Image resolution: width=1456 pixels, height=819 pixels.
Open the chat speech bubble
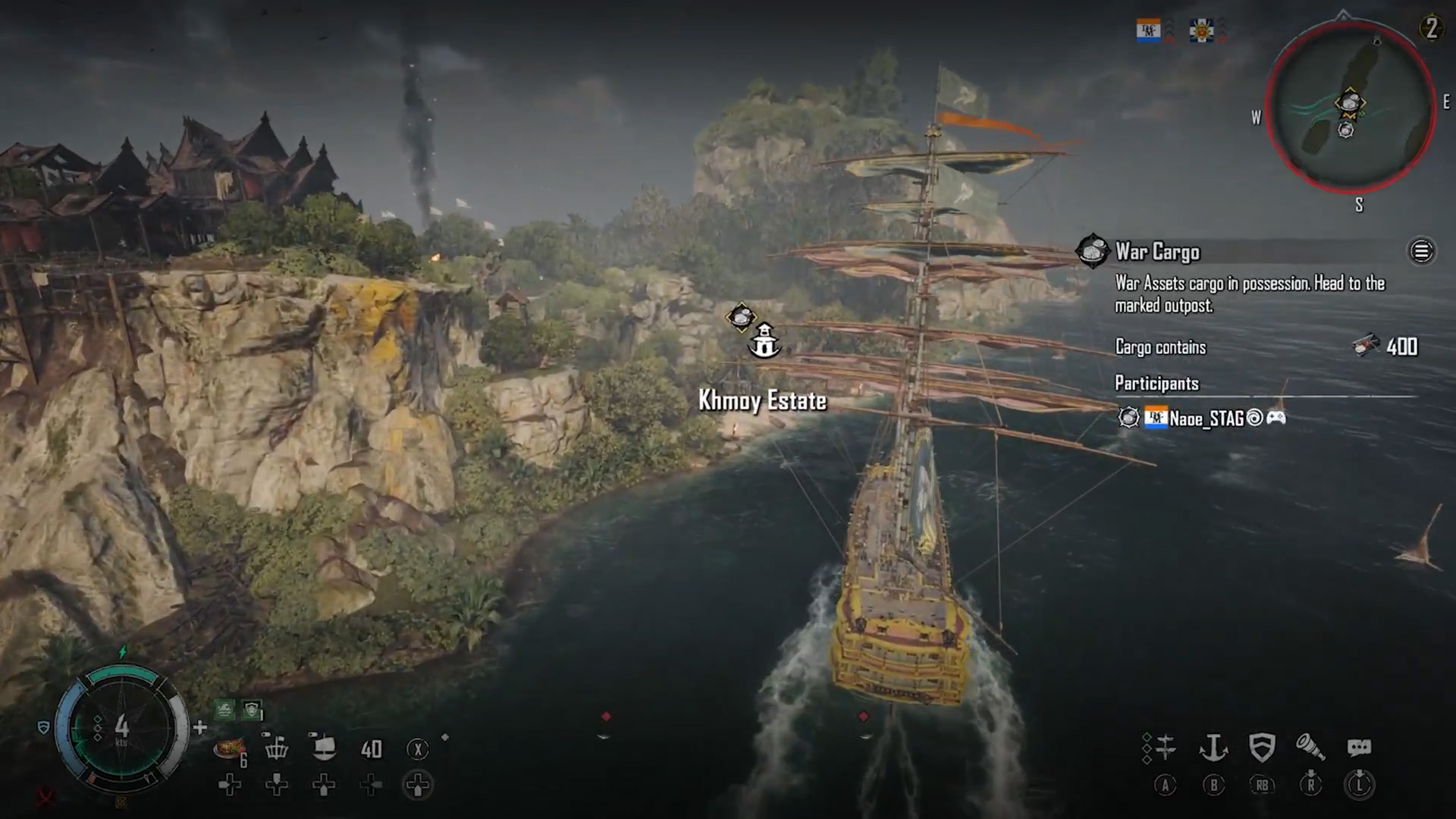(x=1359, y=748)
